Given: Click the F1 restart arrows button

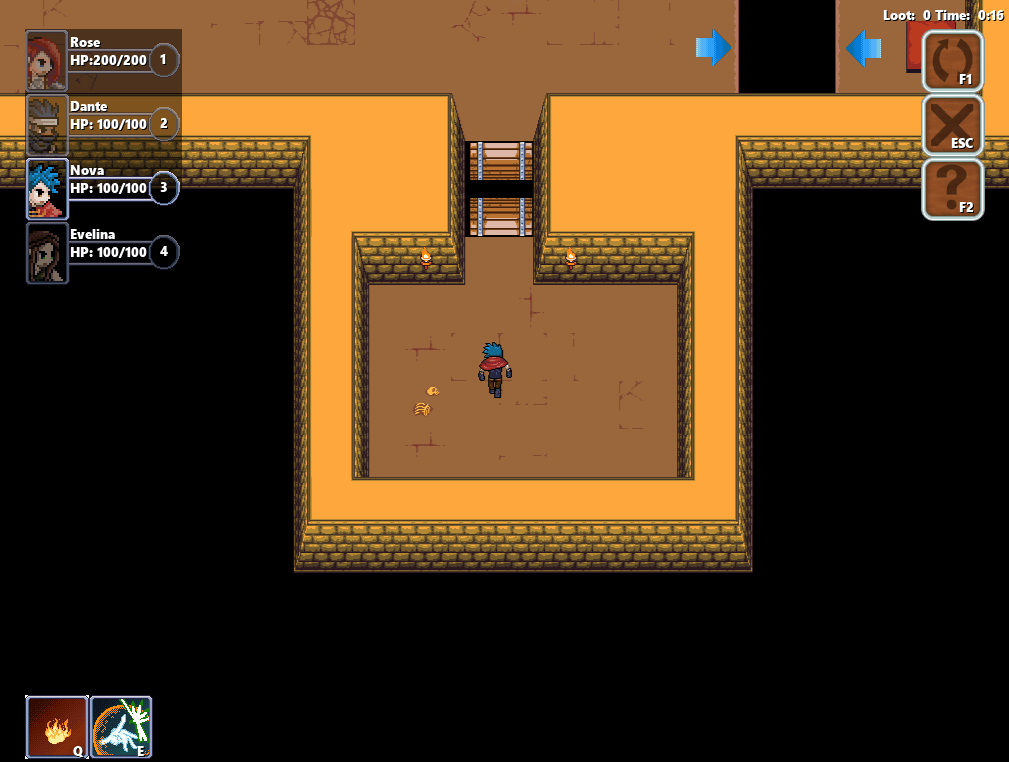Looking at the screenshot, I should click(x=952, y=62).
